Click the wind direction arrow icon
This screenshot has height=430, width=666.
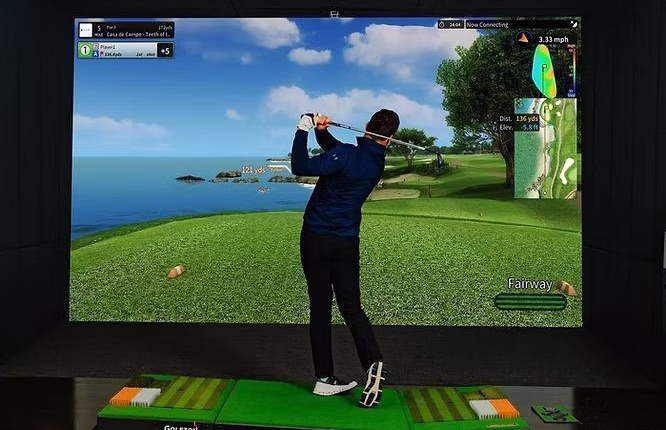click(x=522, y=38)
